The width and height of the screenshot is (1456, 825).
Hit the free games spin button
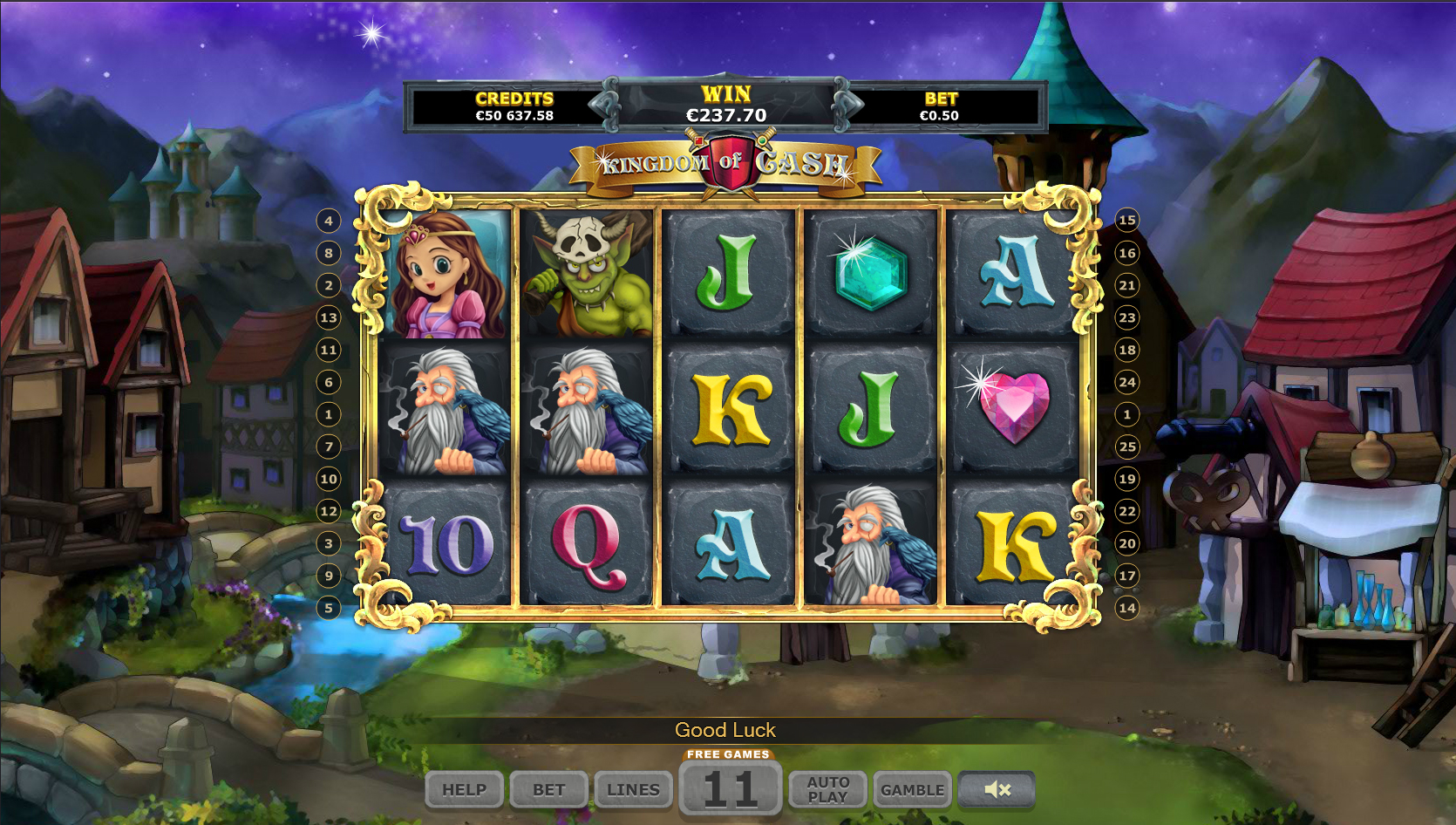[x=730, y=787]
